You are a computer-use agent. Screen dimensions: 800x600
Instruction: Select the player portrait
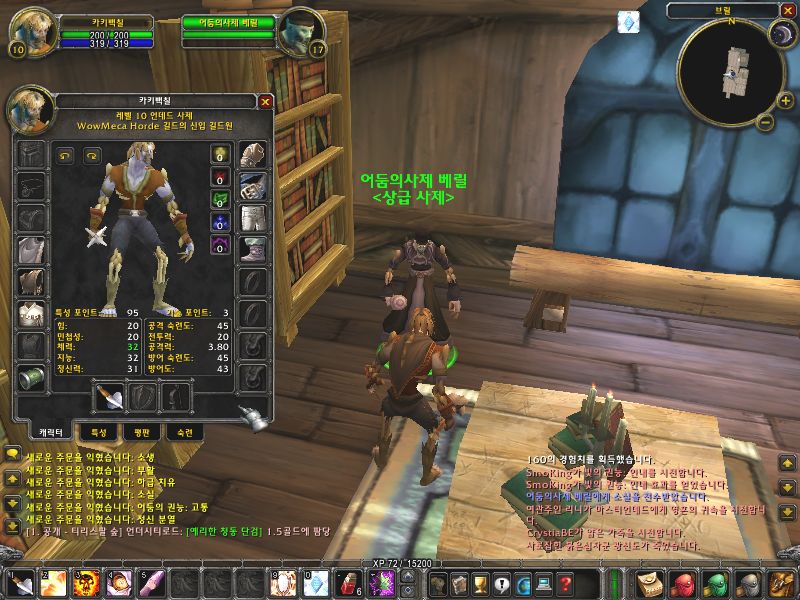pyautogui.click(x=32, y=30)
